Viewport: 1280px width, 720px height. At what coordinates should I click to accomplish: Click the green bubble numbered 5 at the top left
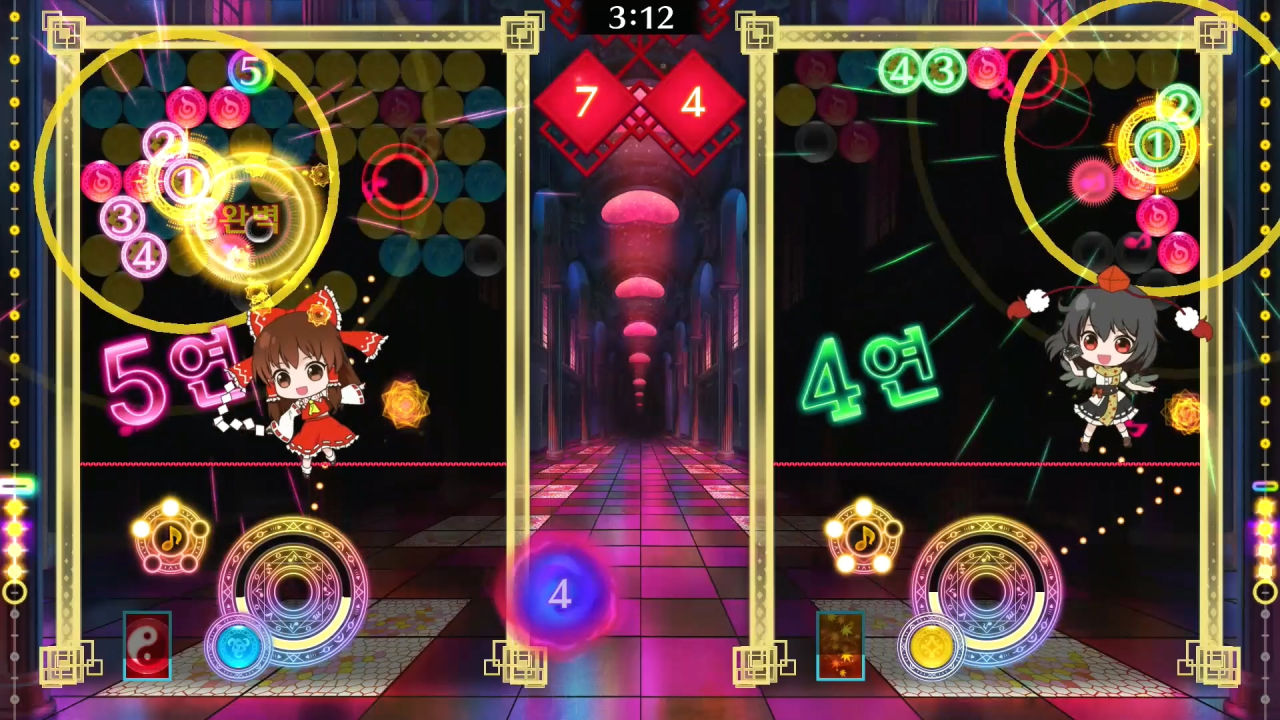pyautogui.click(x=250, y=70)
